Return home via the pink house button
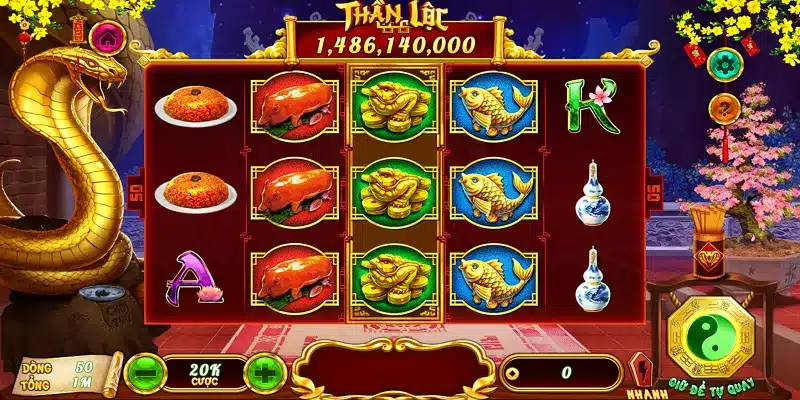800x400 pixels. coord(104,37)
